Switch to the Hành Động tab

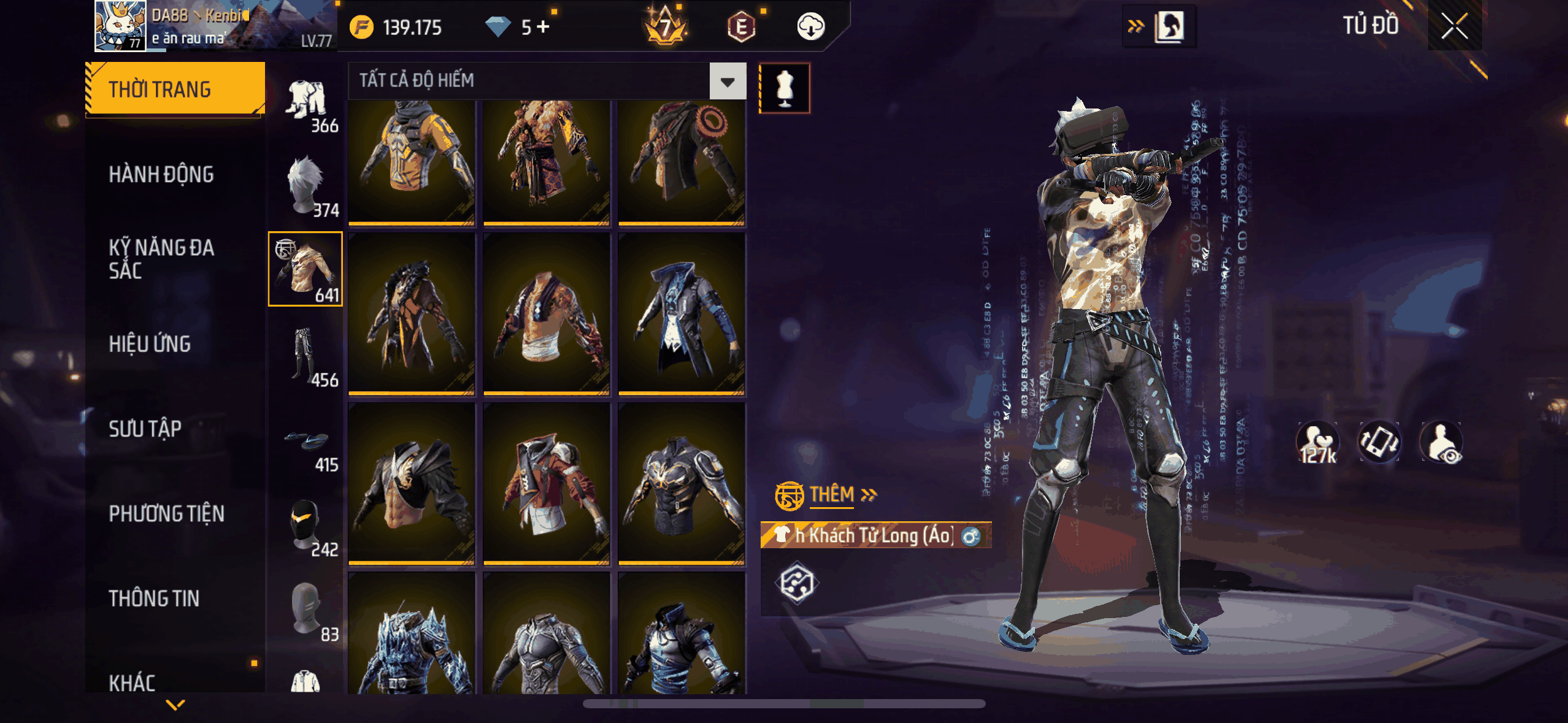(x=161, y=175)
